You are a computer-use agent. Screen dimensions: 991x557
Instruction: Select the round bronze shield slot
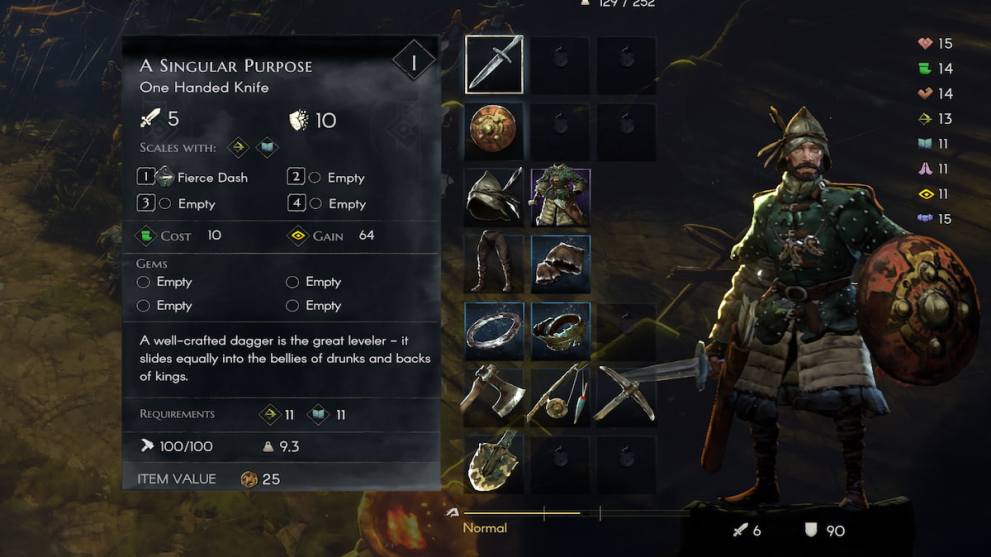tap(494, 131)
